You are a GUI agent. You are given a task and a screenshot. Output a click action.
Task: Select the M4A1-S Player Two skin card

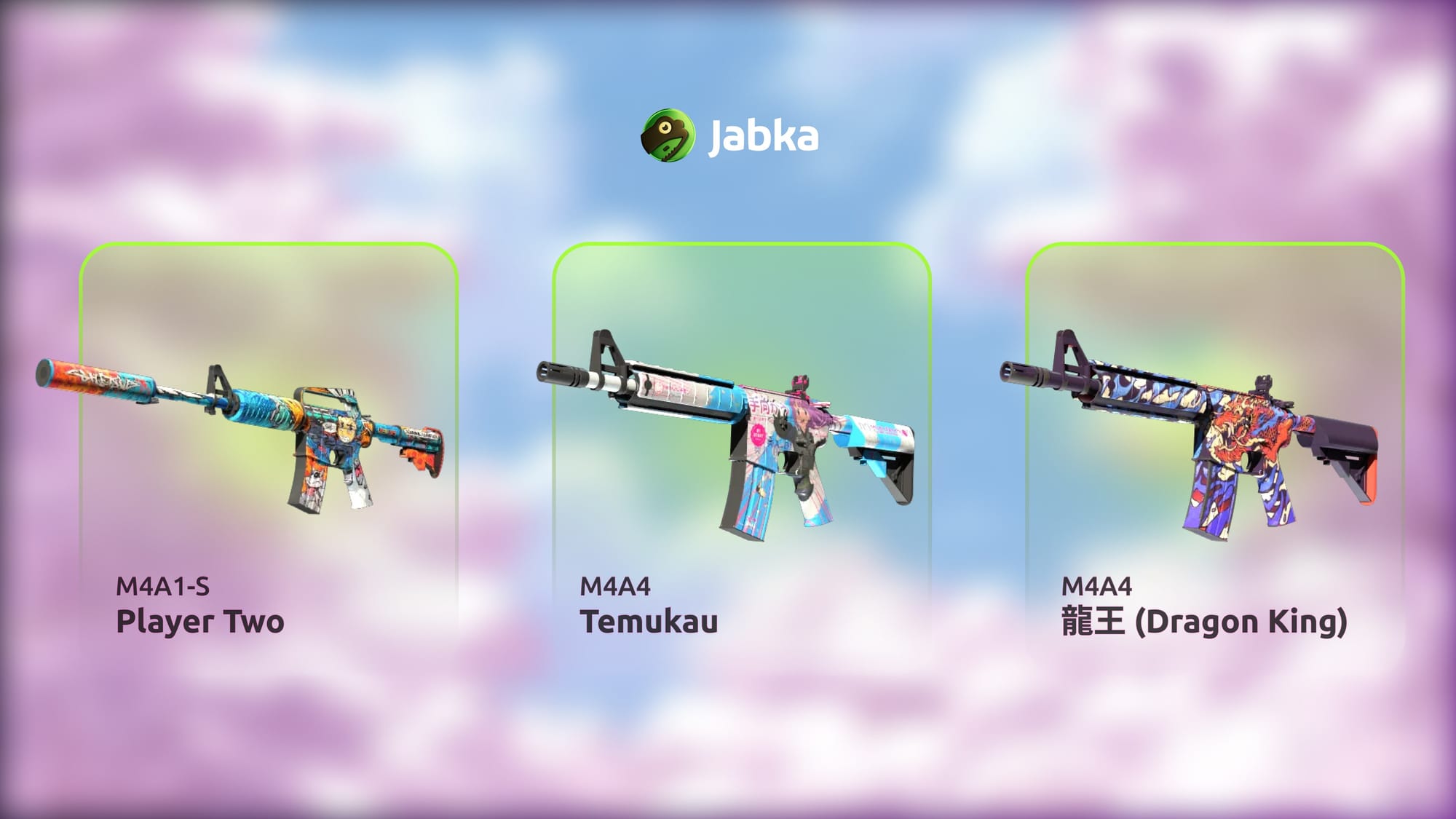click(x=269, y=444)
